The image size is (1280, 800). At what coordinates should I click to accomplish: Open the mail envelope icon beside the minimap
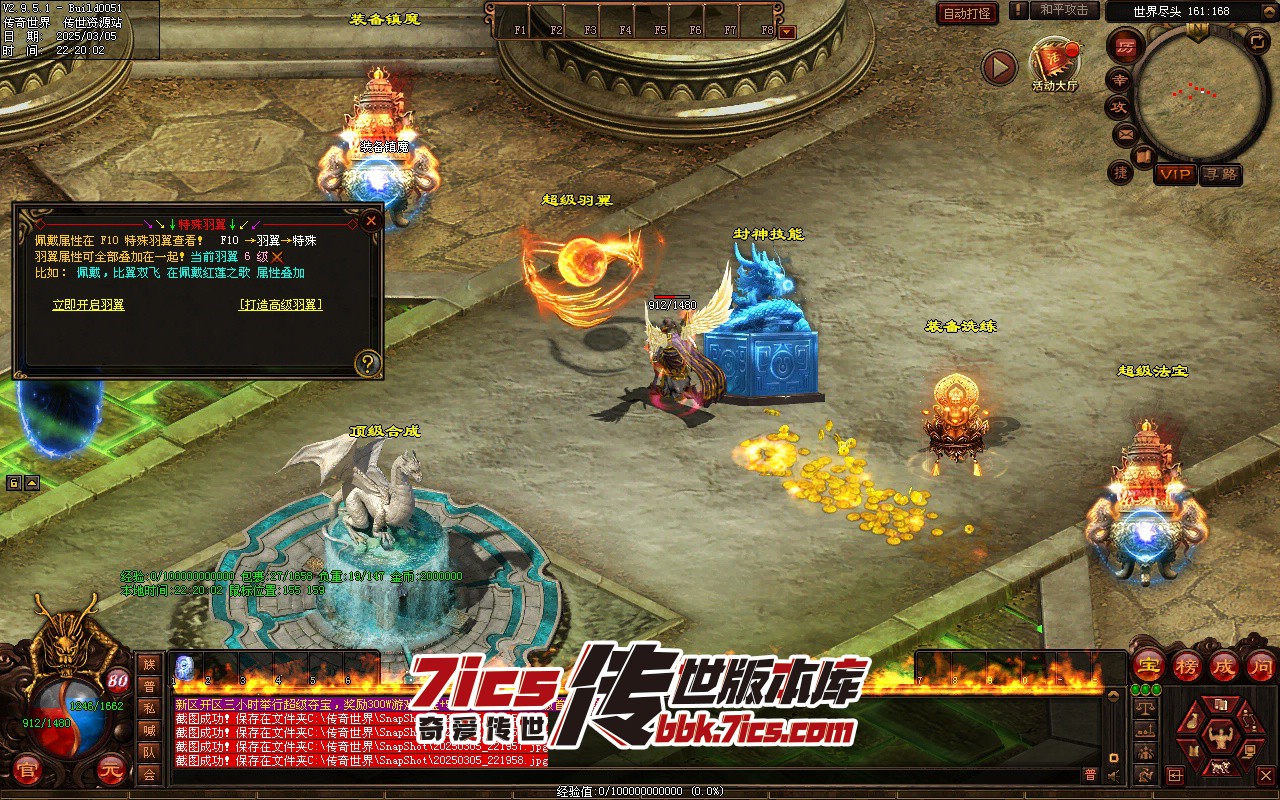[1125, 133]
